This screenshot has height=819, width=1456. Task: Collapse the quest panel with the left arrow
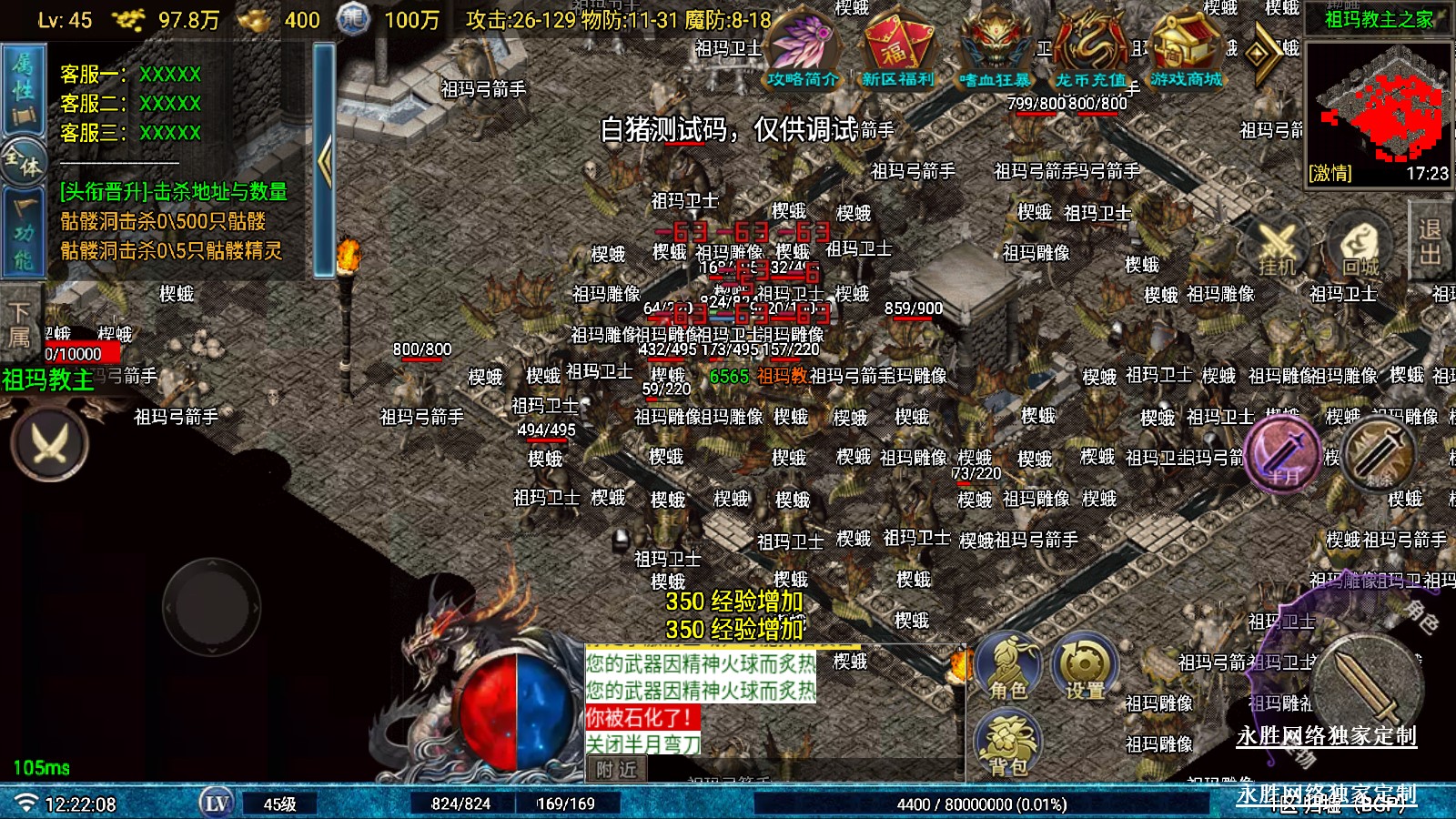tap(324, 161)
